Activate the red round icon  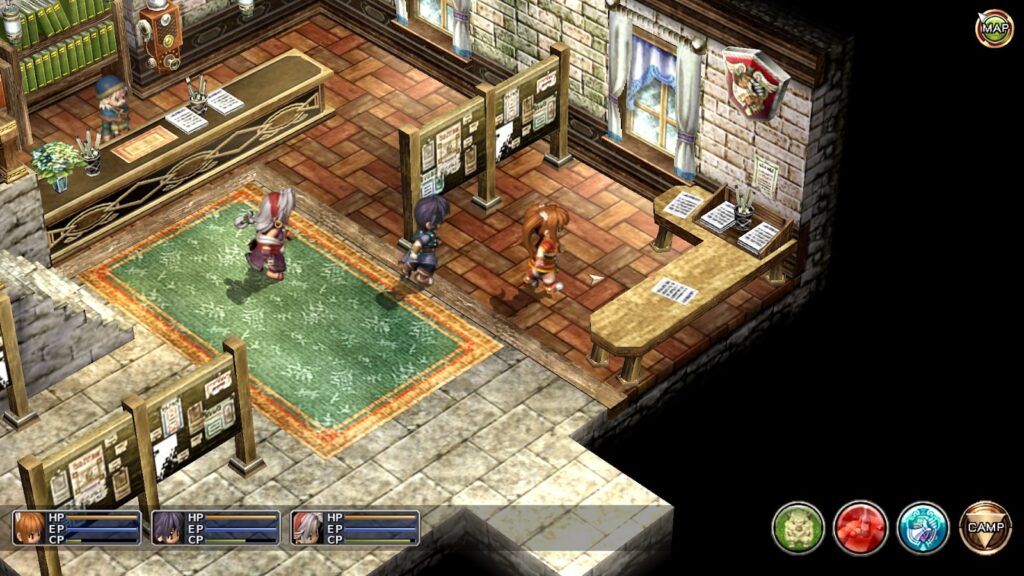pos(860,528)
